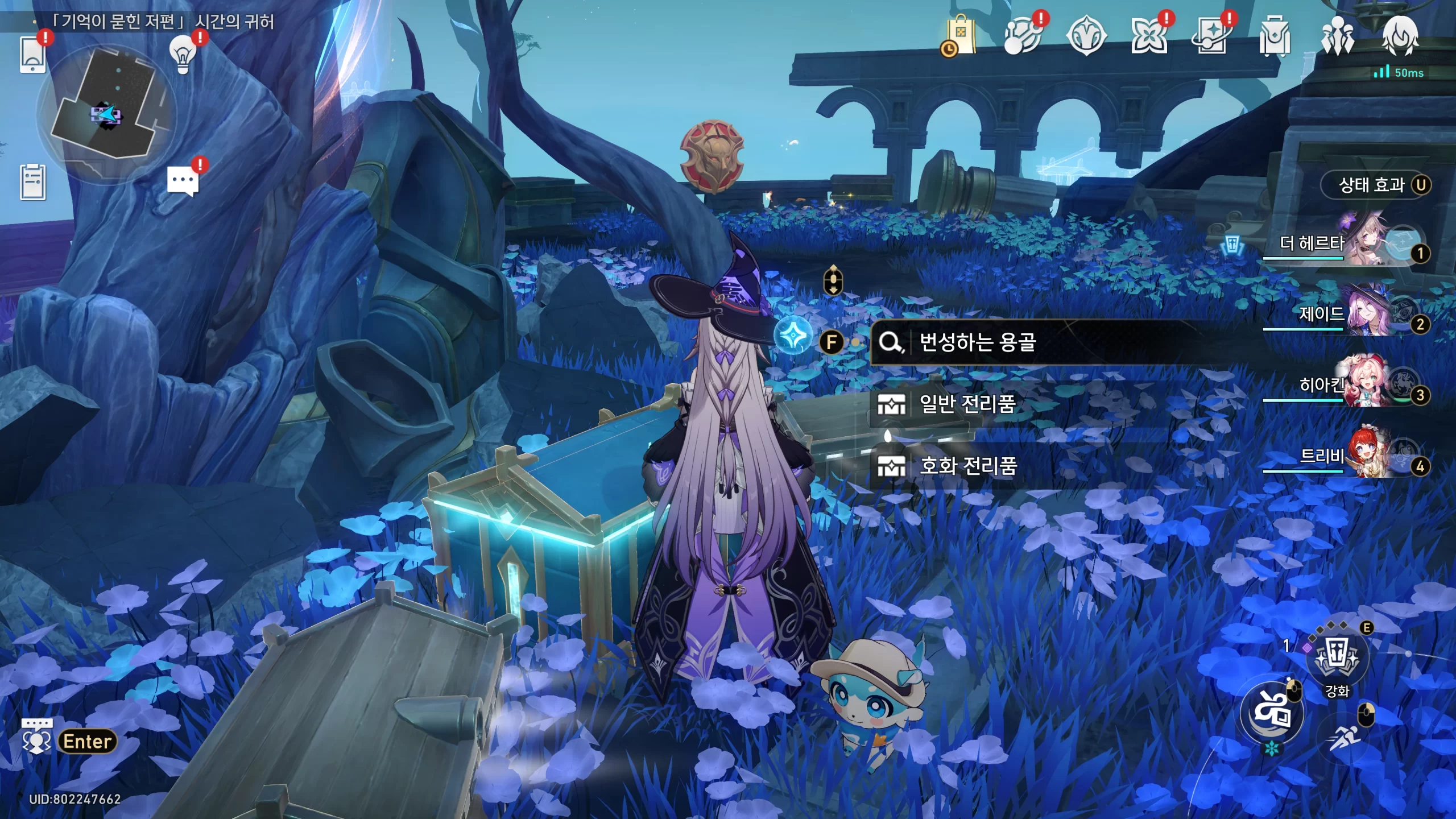
Task: Open the phone menu icon
Action: pyautogui.click(x=32, y=55)
